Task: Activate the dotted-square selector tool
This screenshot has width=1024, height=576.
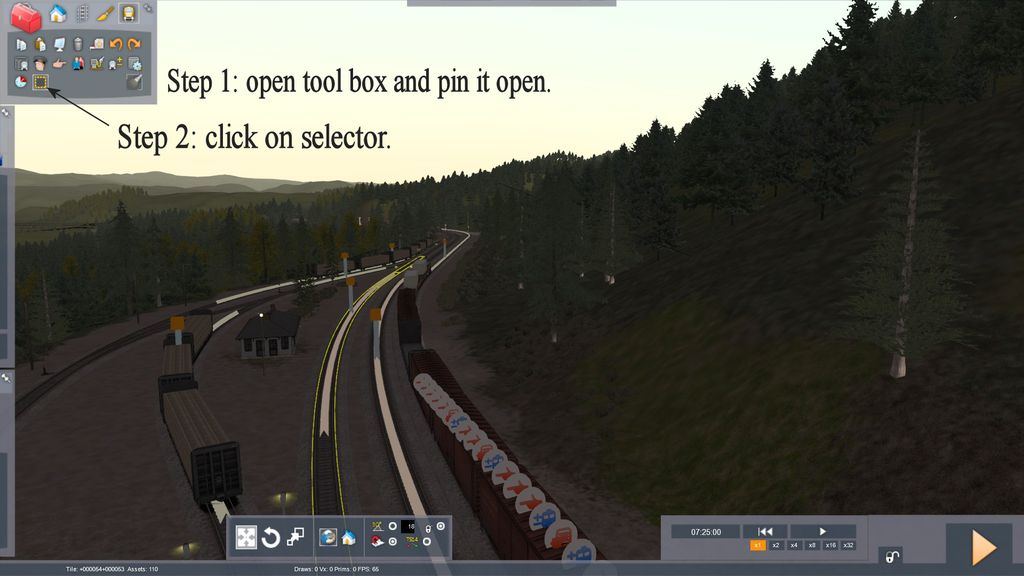Action: pos(40,82)
